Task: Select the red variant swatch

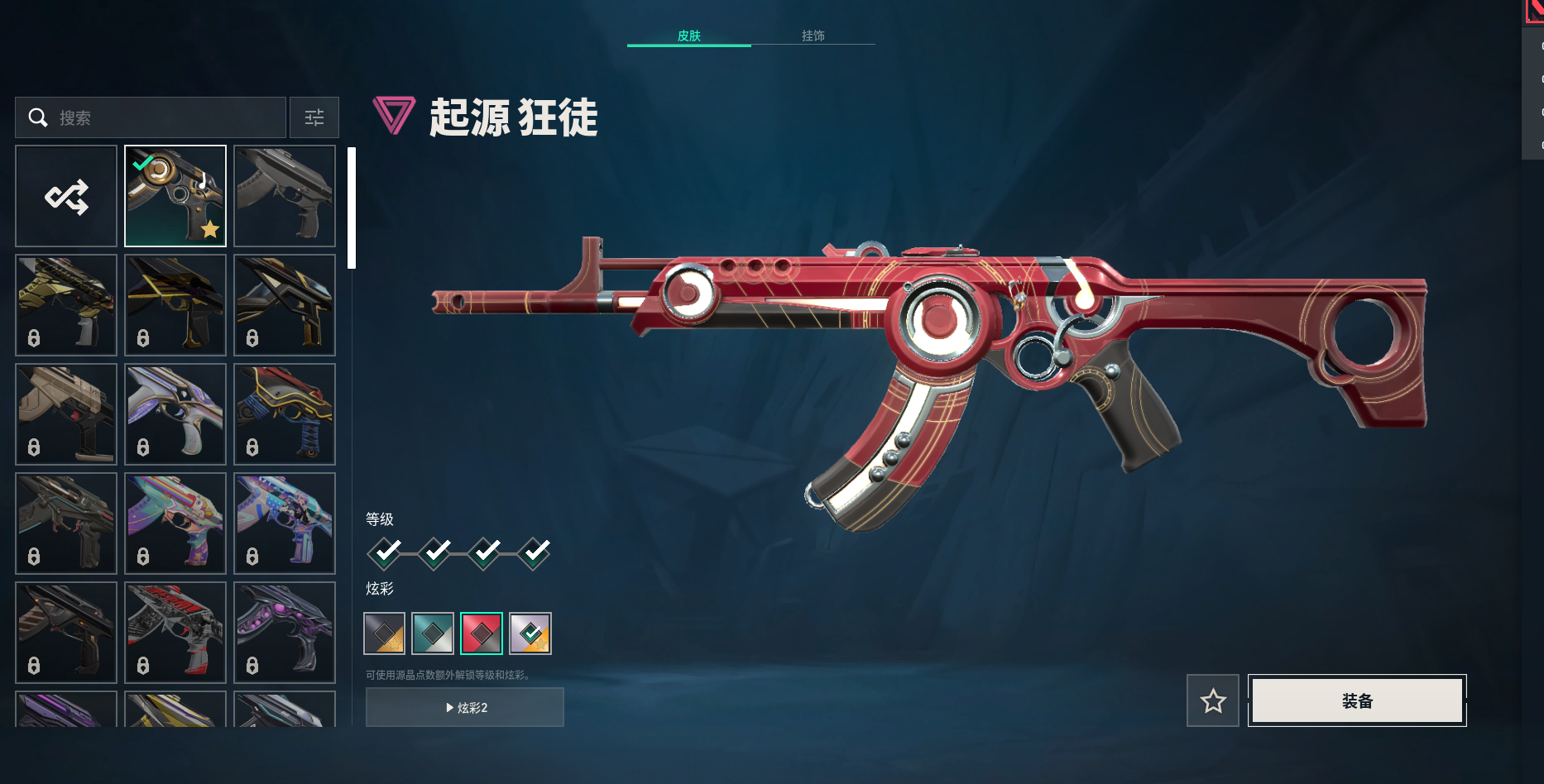Action: coord(482,633)
